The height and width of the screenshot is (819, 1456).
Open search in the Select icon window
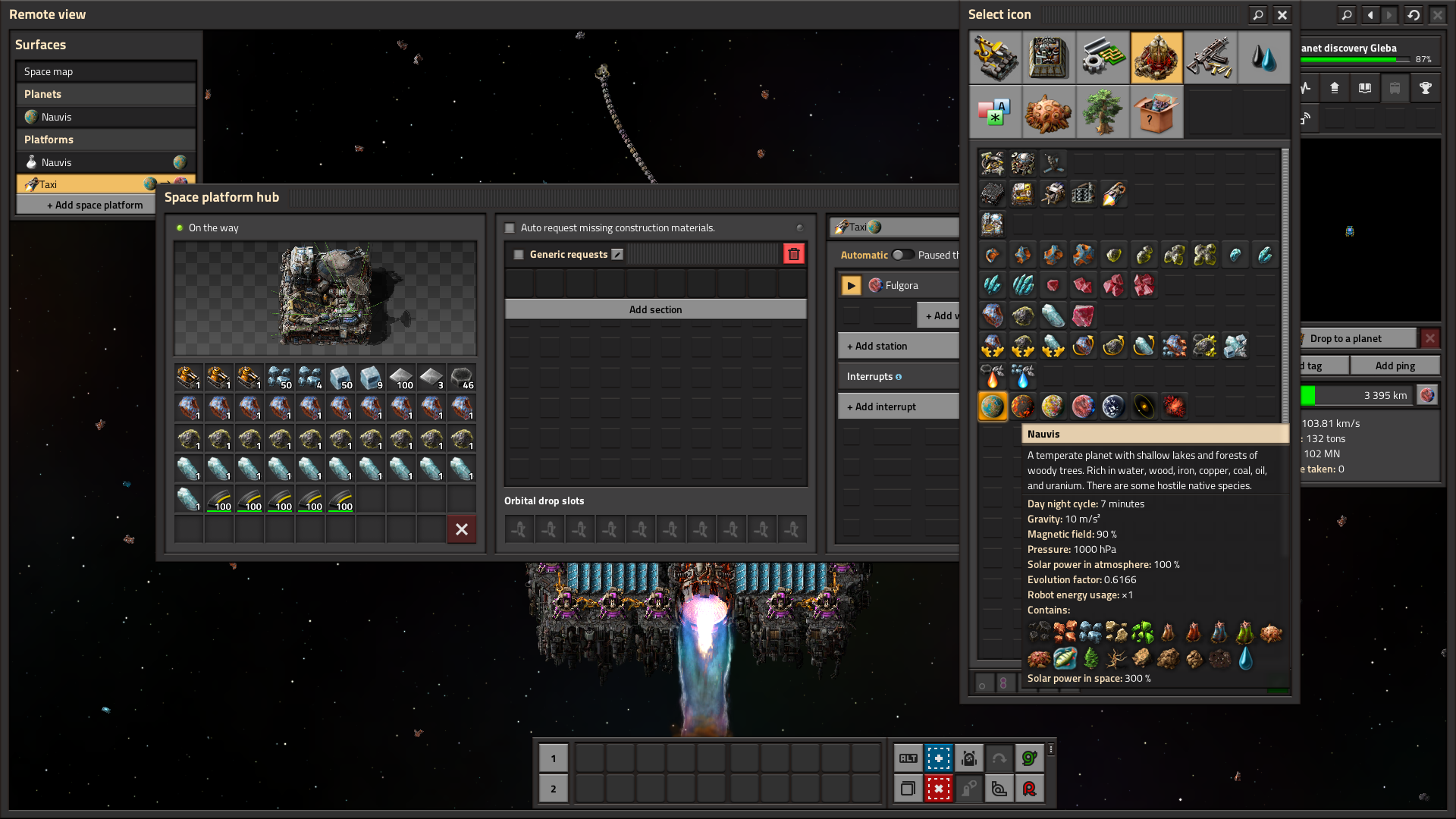point(1258,14)
